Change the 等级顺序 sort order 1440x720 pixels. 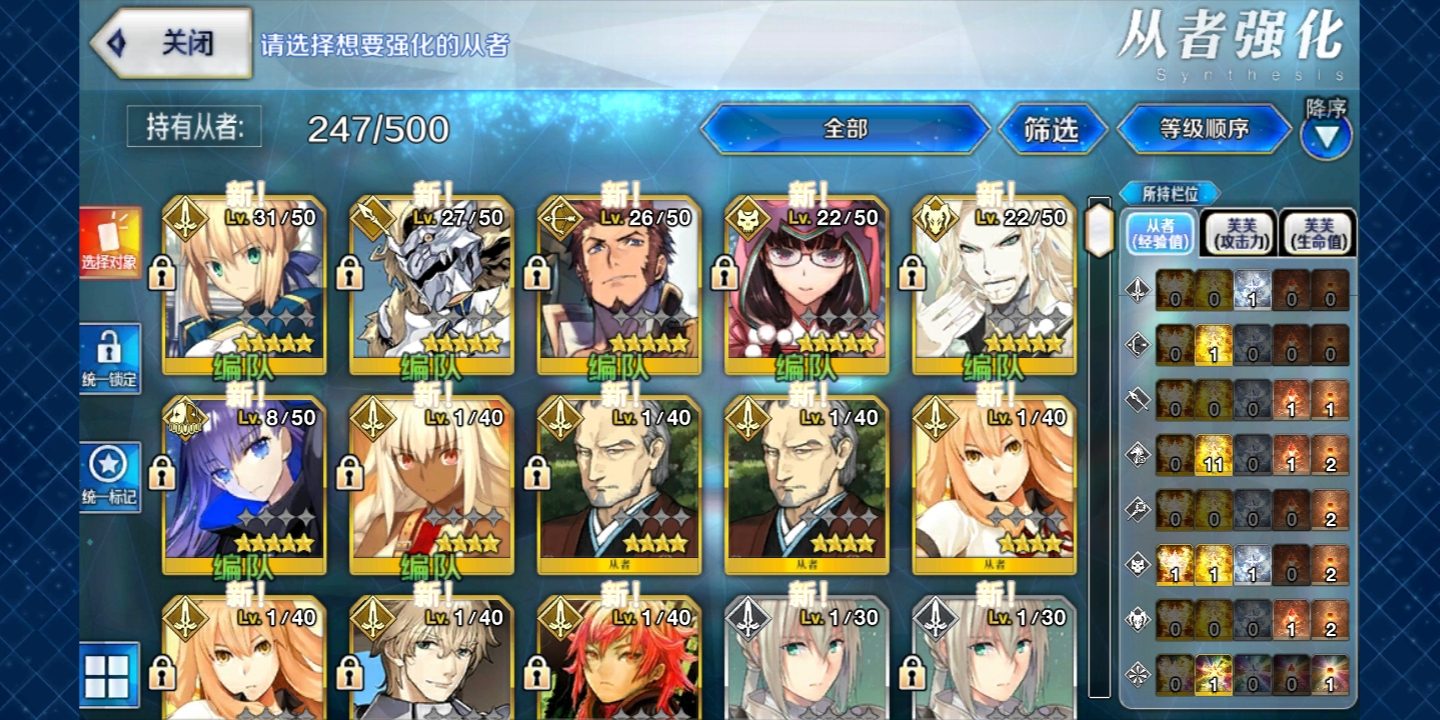coord(1204,129)
